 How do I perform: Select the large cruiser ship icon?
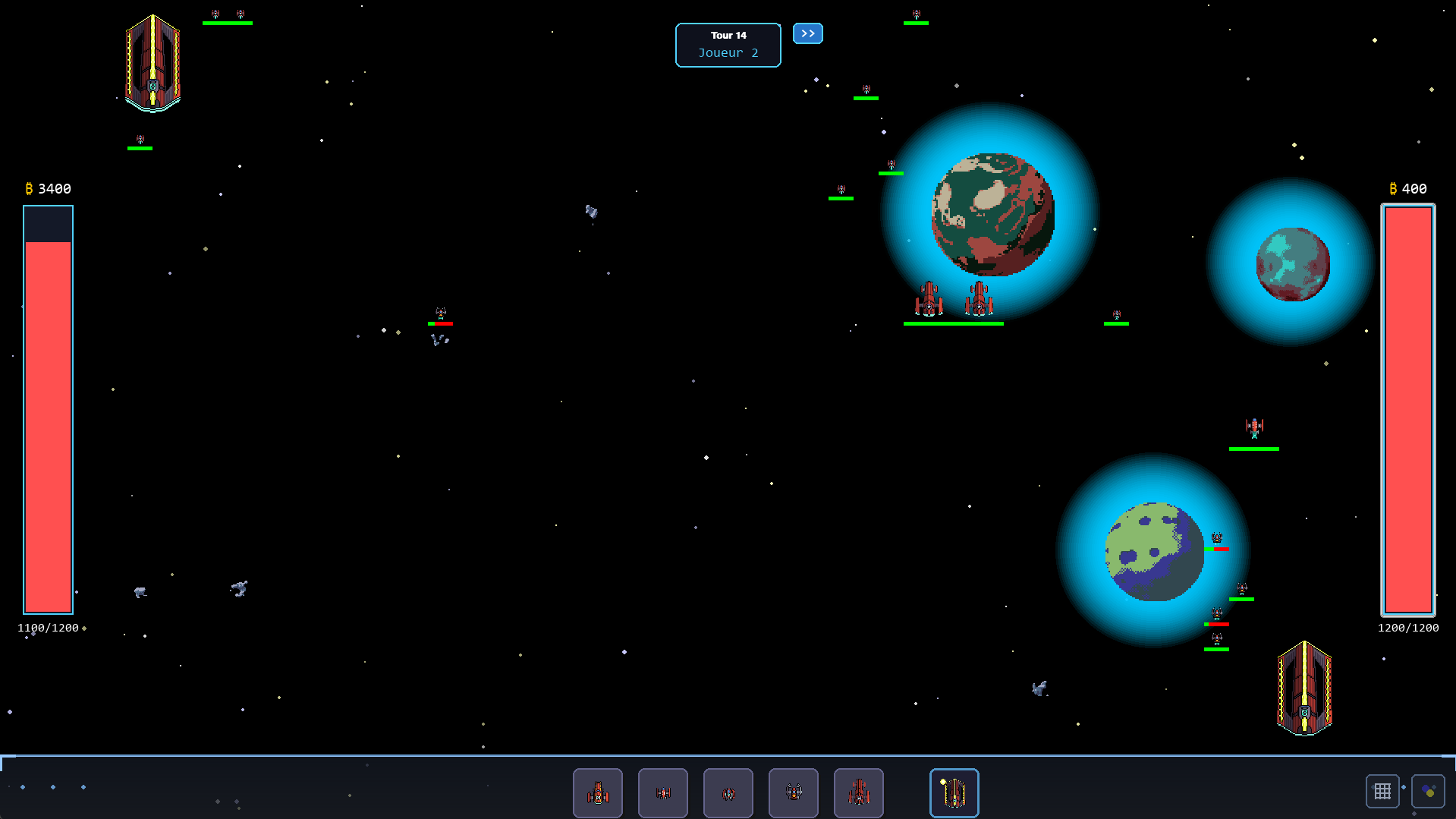coord(858,792)
